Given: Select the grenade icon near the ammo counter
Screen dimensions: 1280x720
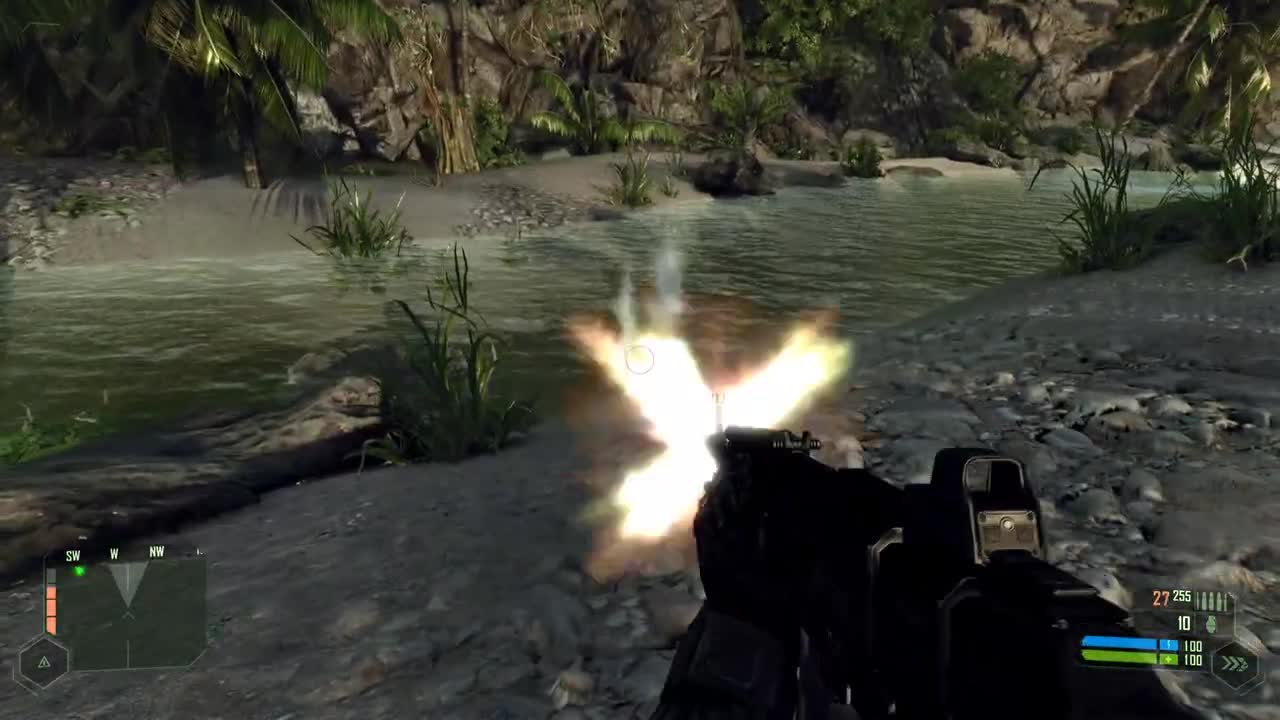Looking at the screenshot, I should point(1212,624).
